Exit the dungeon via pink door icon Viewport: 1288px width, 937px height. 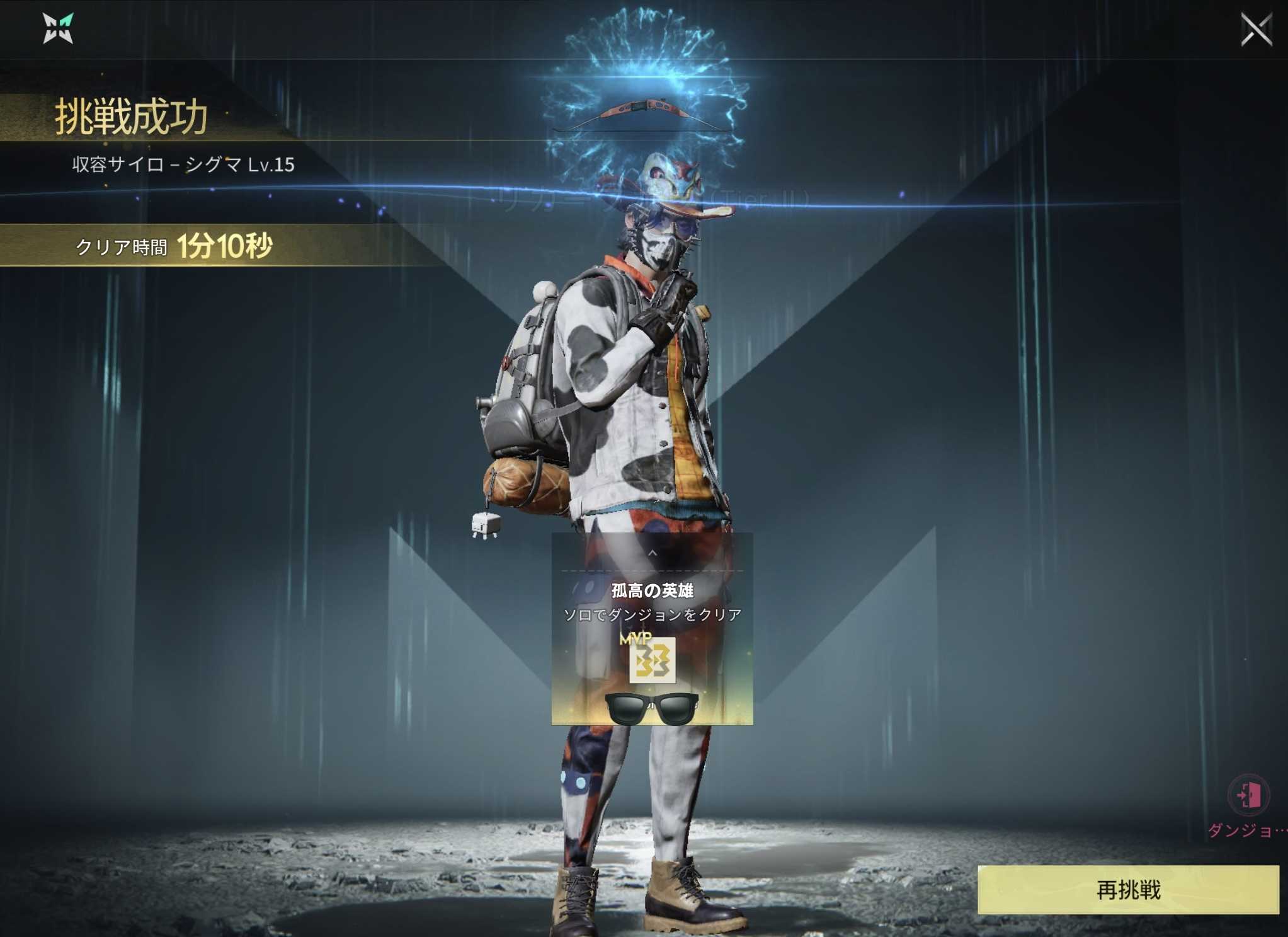click(1248, 795)
